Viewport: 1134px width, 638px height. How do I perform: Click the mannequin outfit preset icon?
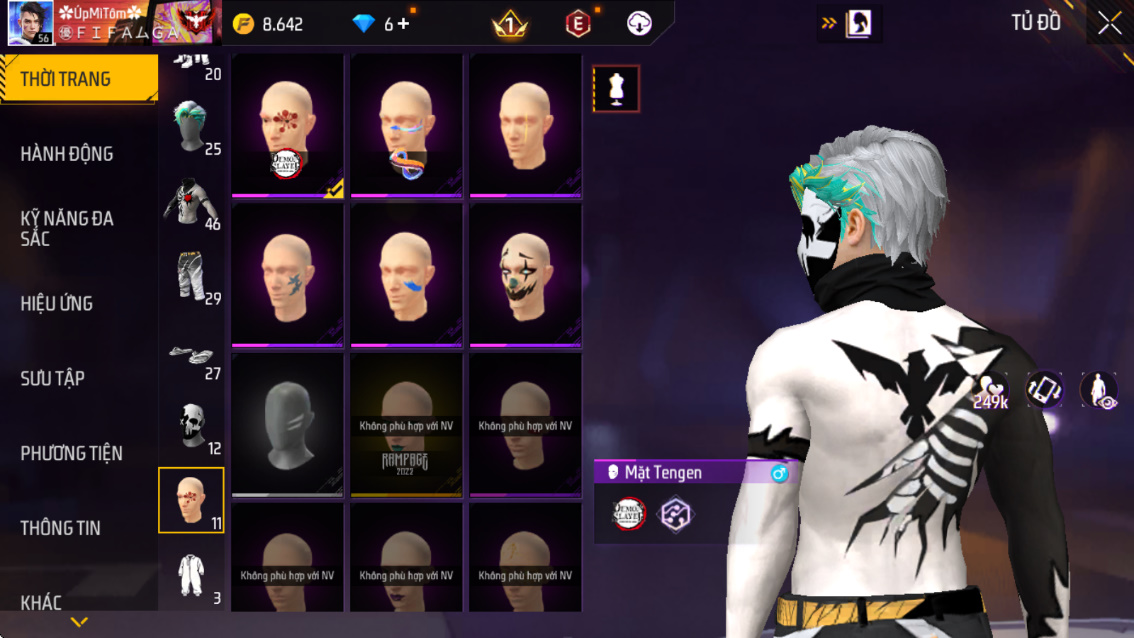click(x=616, y=89)
